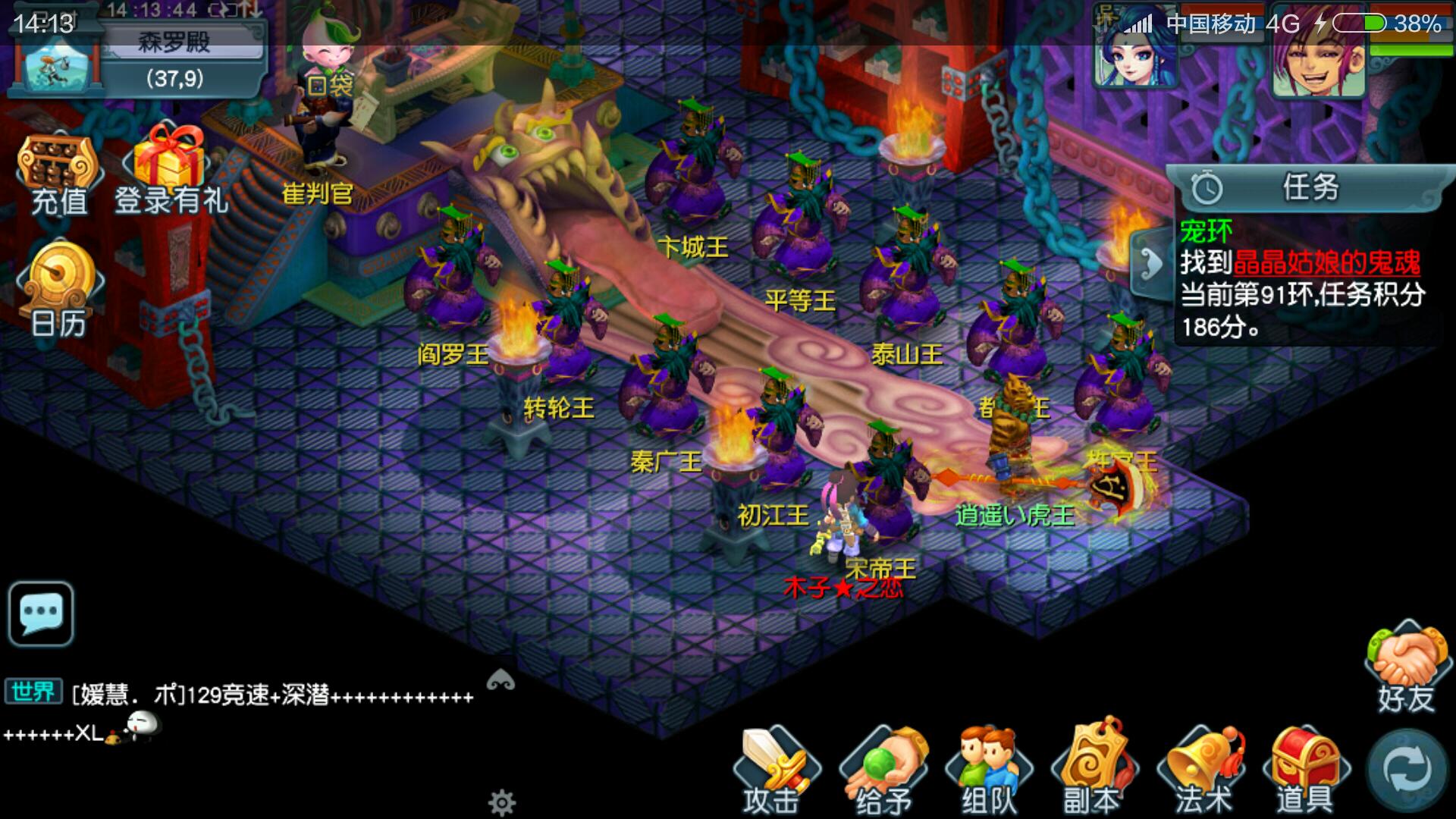Open the 任务 quest panel header
This screenshot has width=1456, height=819.
1308,187
